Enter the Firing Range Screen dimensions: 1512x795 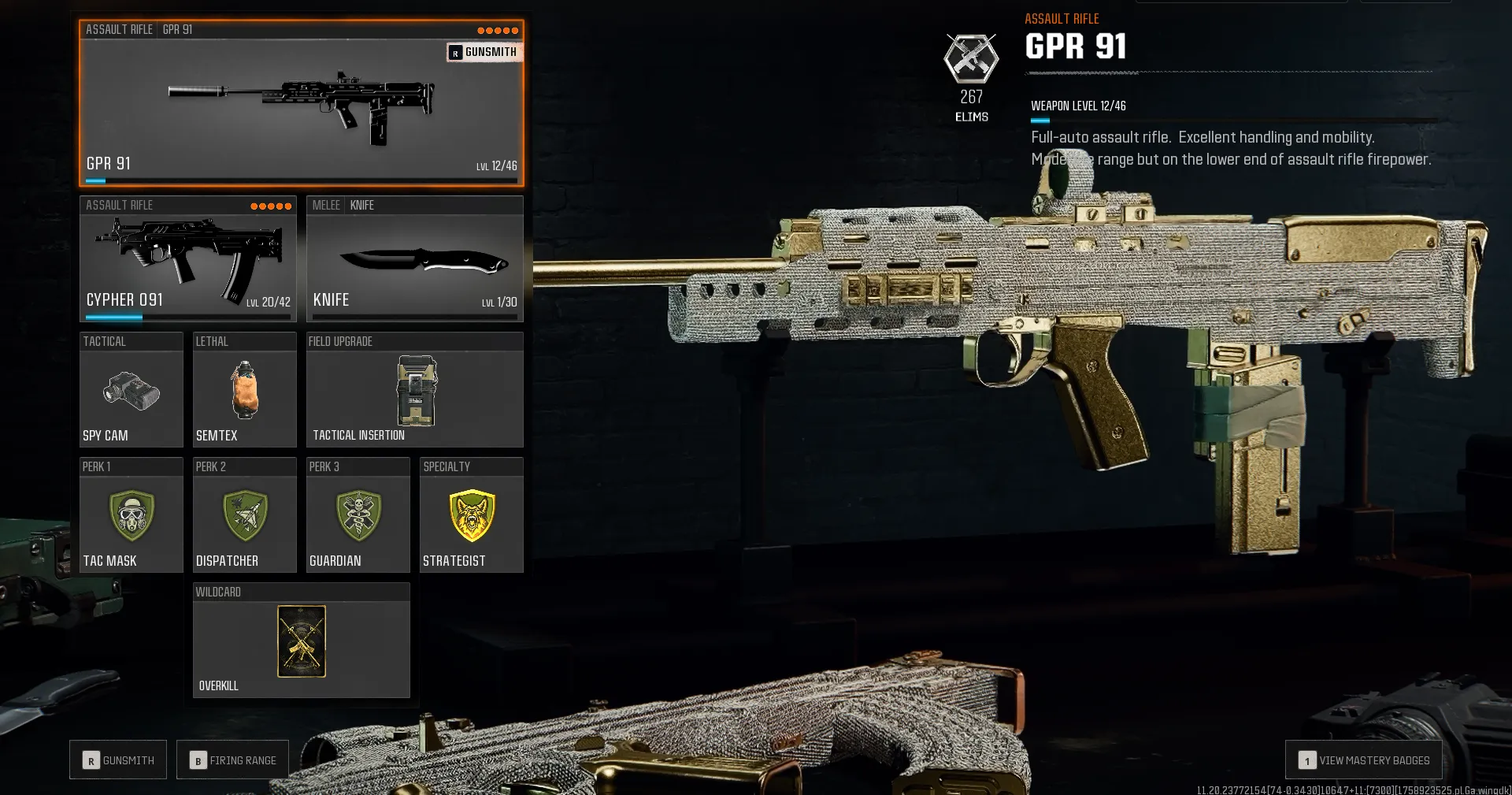tap(232, 760)
